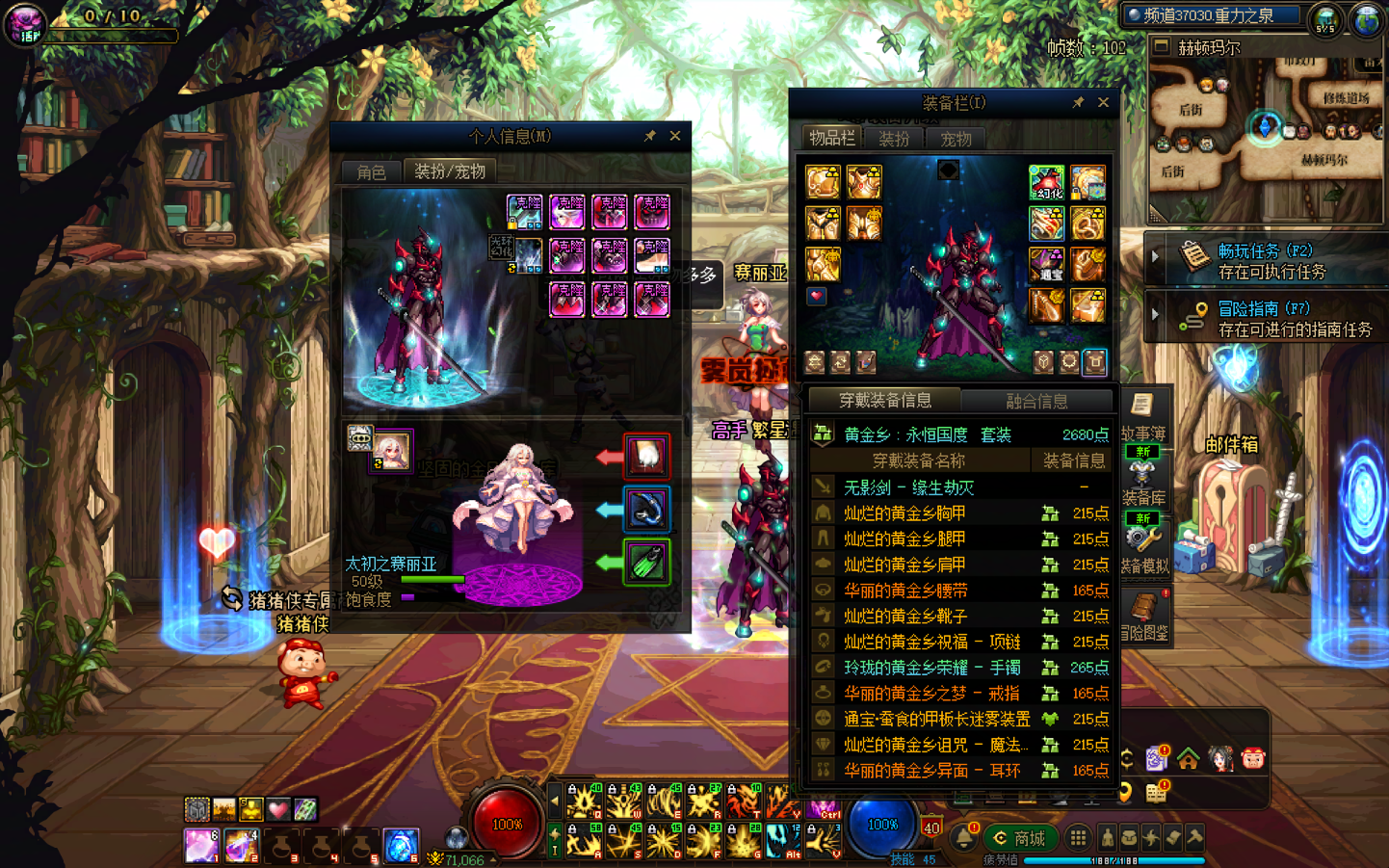Pin the 个人信息 window
The width and height of the screenshot is (1389, 868).
coord(650,136)
